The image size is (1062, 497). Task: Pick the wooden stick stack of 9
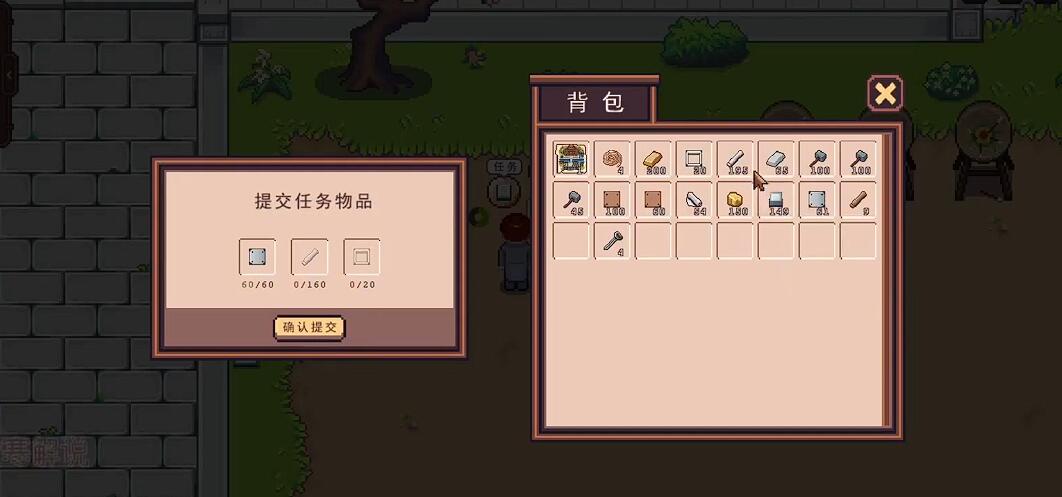(858, 200)
